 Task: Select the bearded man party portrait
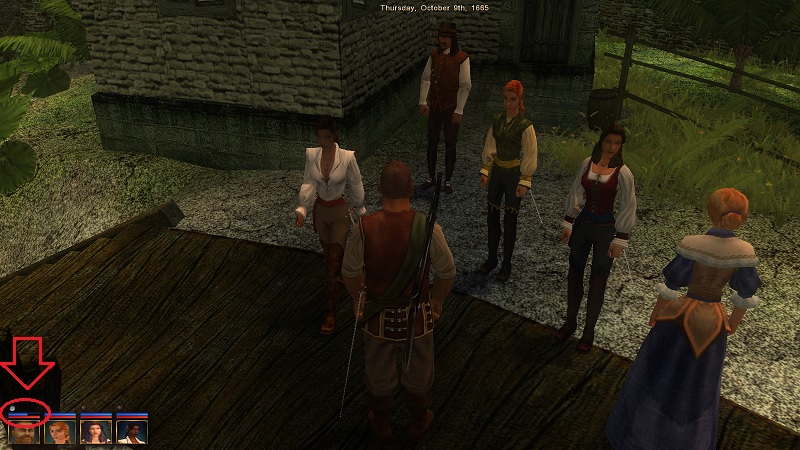(x=23, y=432)
